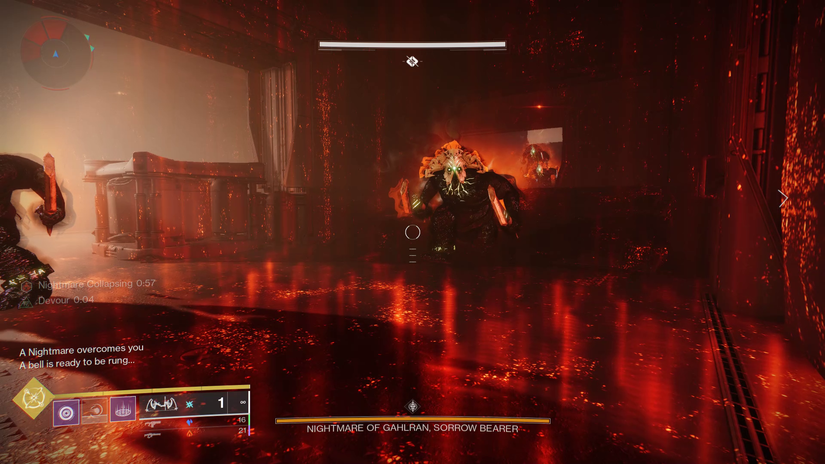
Task: Select the equipped bow weapon slot
Action: 160,405
